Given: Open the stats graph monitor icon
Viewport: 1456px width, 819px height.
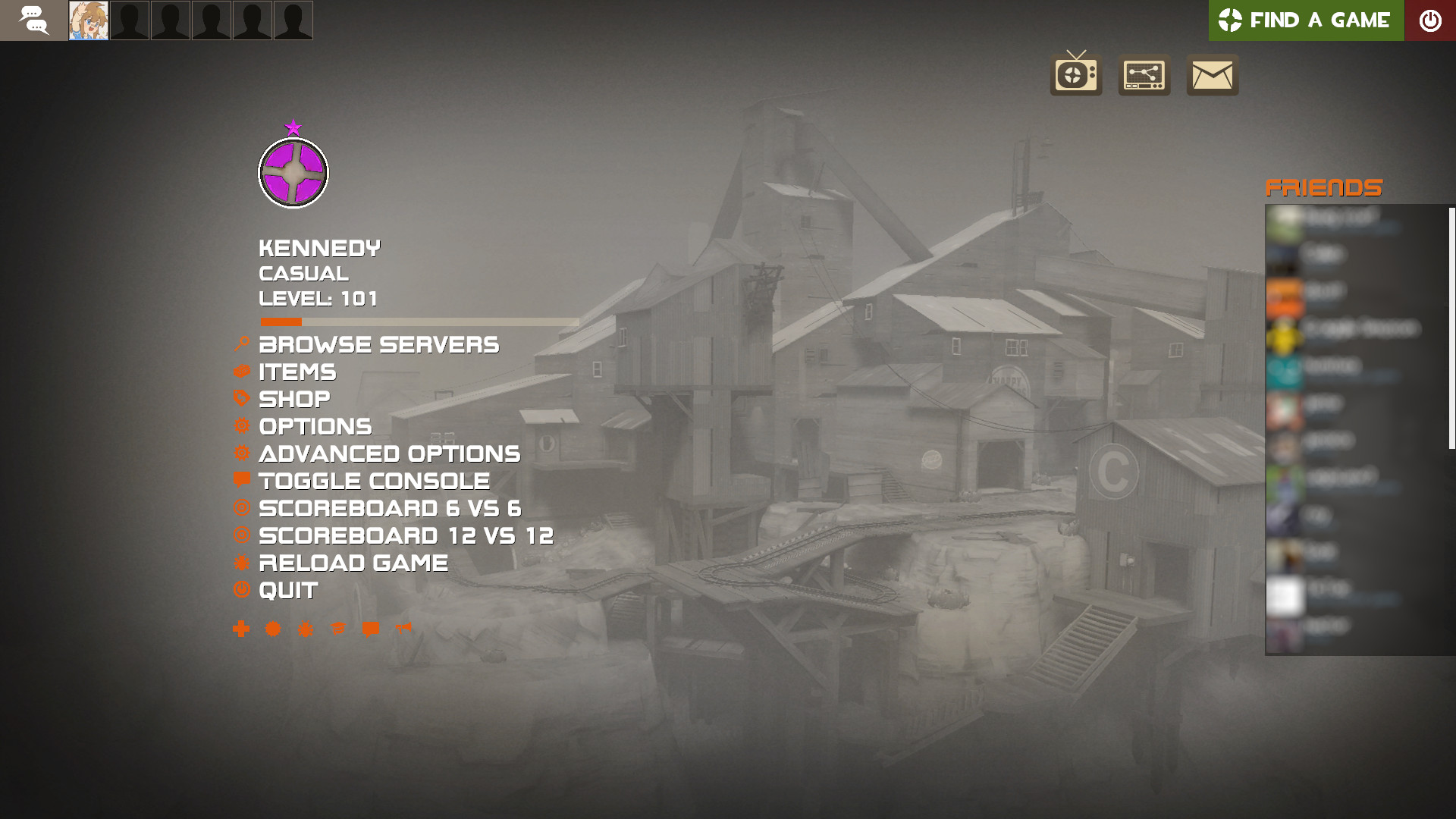Looking at the screenshot, I should tap(1144, 75).
